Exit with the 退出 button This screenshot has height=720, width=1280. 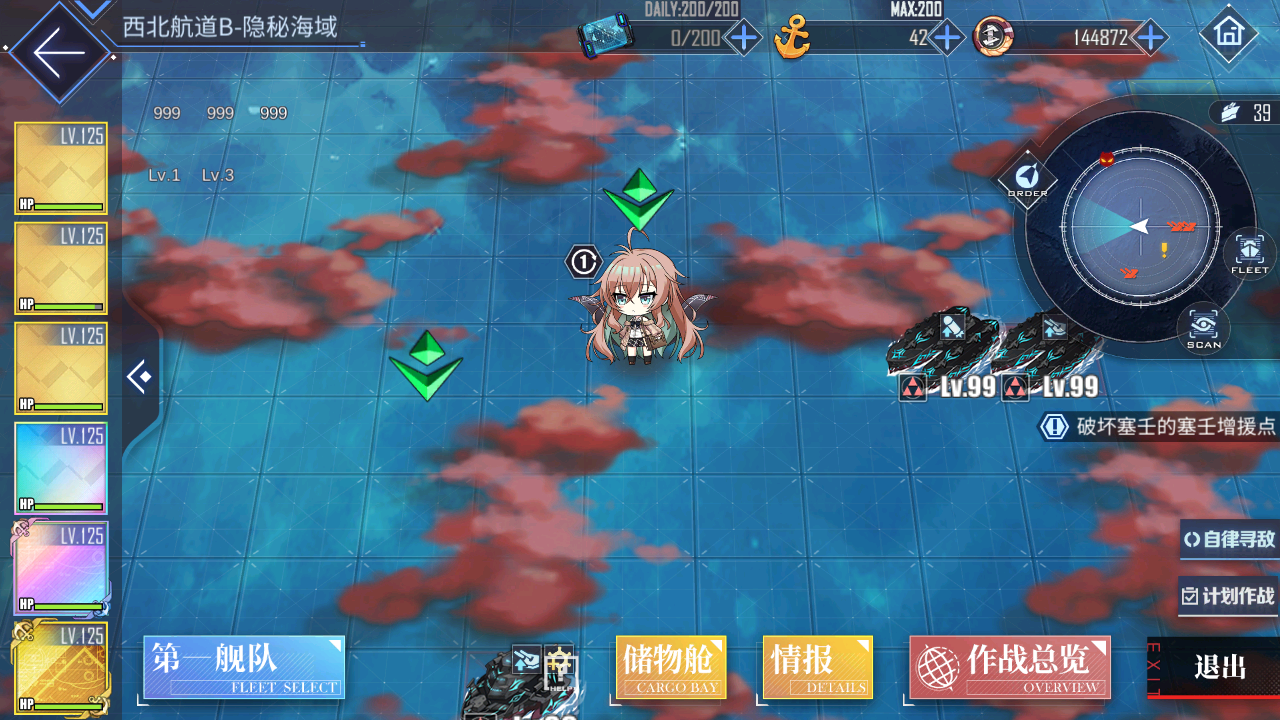tap(1219, 668)
